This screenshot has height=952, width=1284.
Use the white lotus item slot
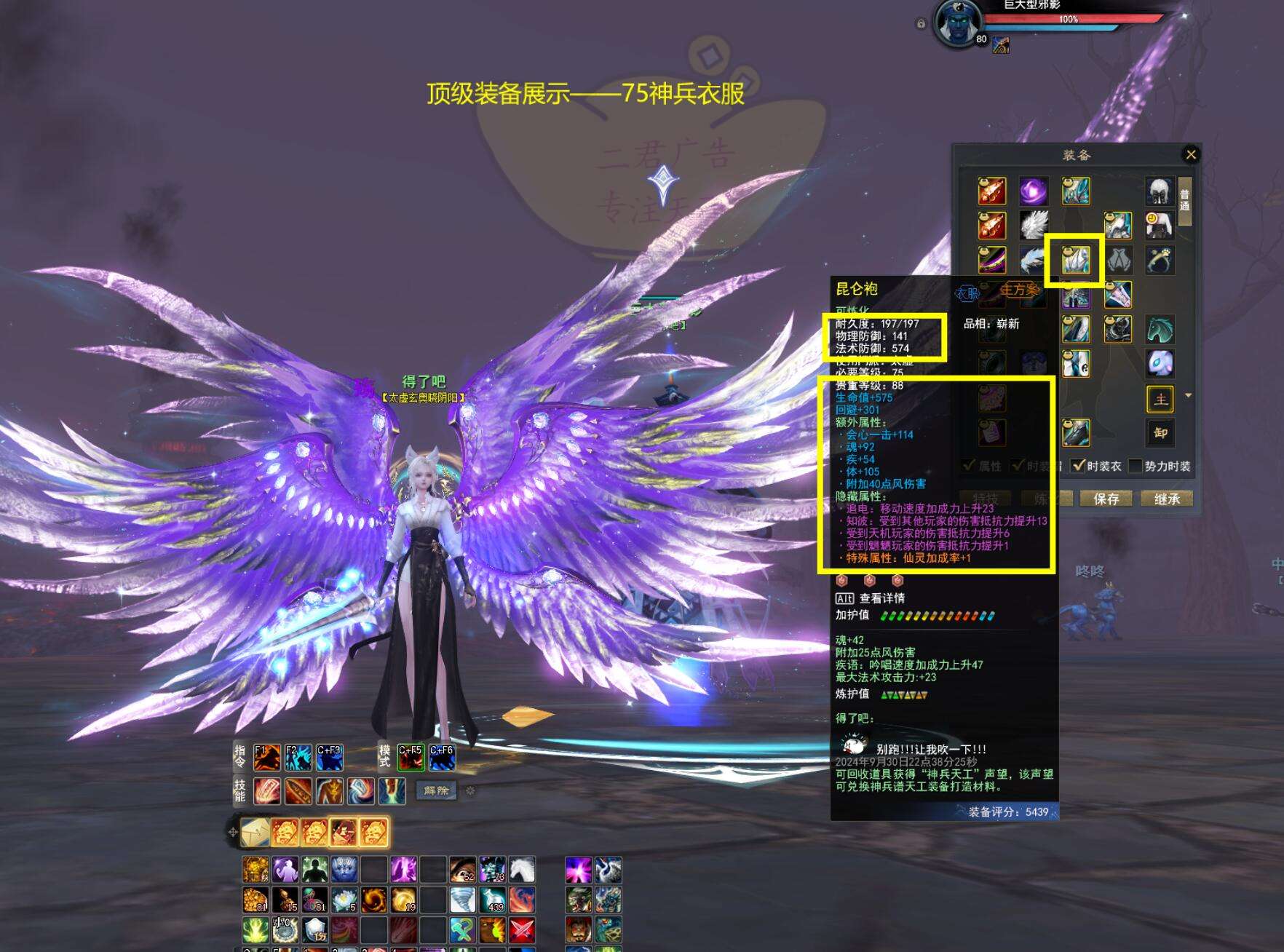pyautogui.click(x=344, y=900)
